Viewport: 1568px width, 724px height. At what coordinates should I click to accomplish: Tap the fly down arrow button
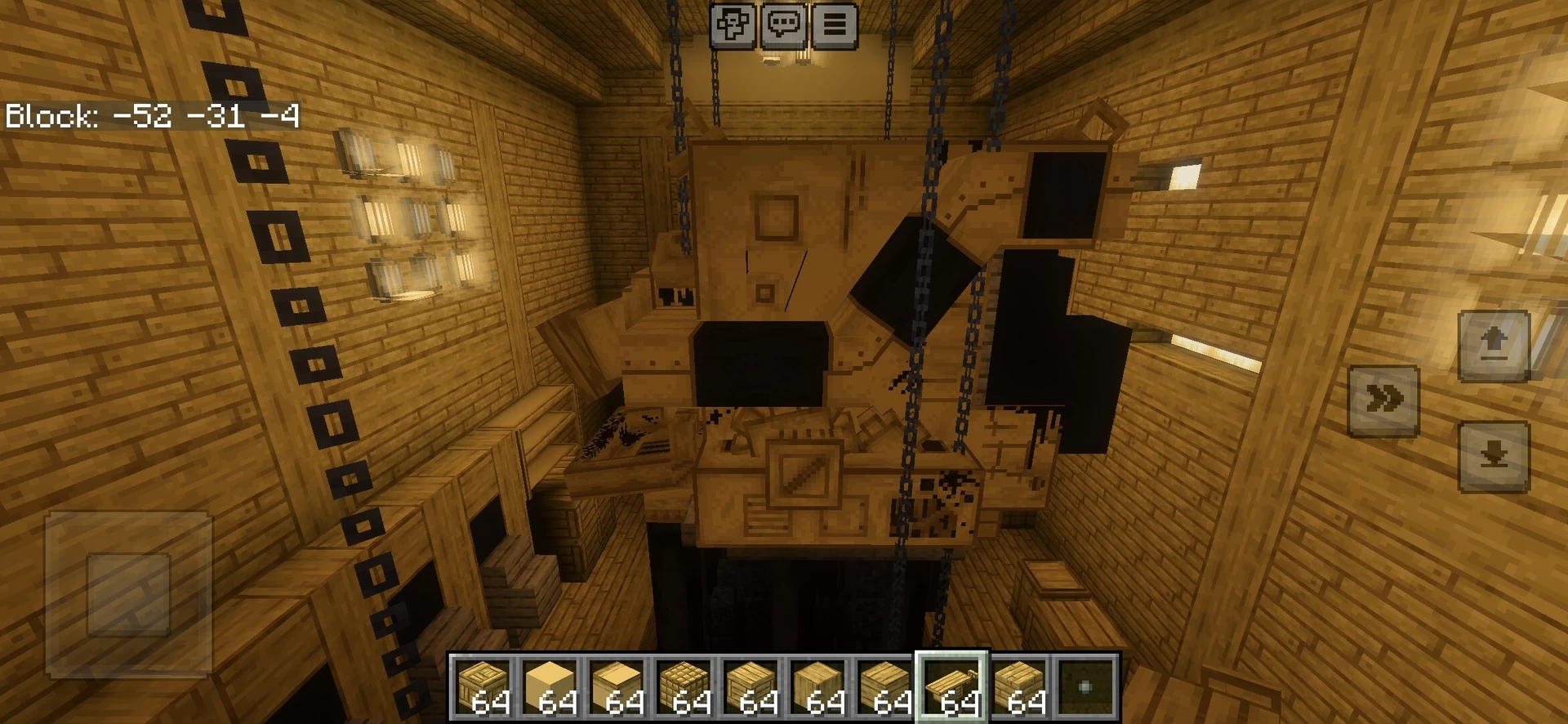(1493, 455)
